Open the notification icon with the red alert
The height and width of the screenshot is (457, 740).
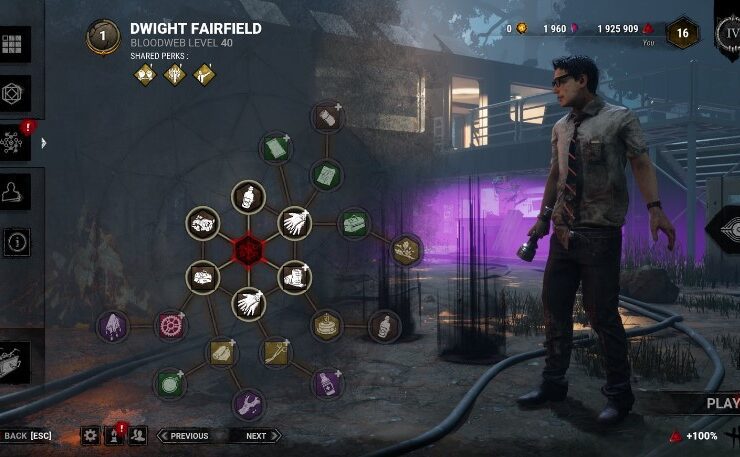[114, 435]
